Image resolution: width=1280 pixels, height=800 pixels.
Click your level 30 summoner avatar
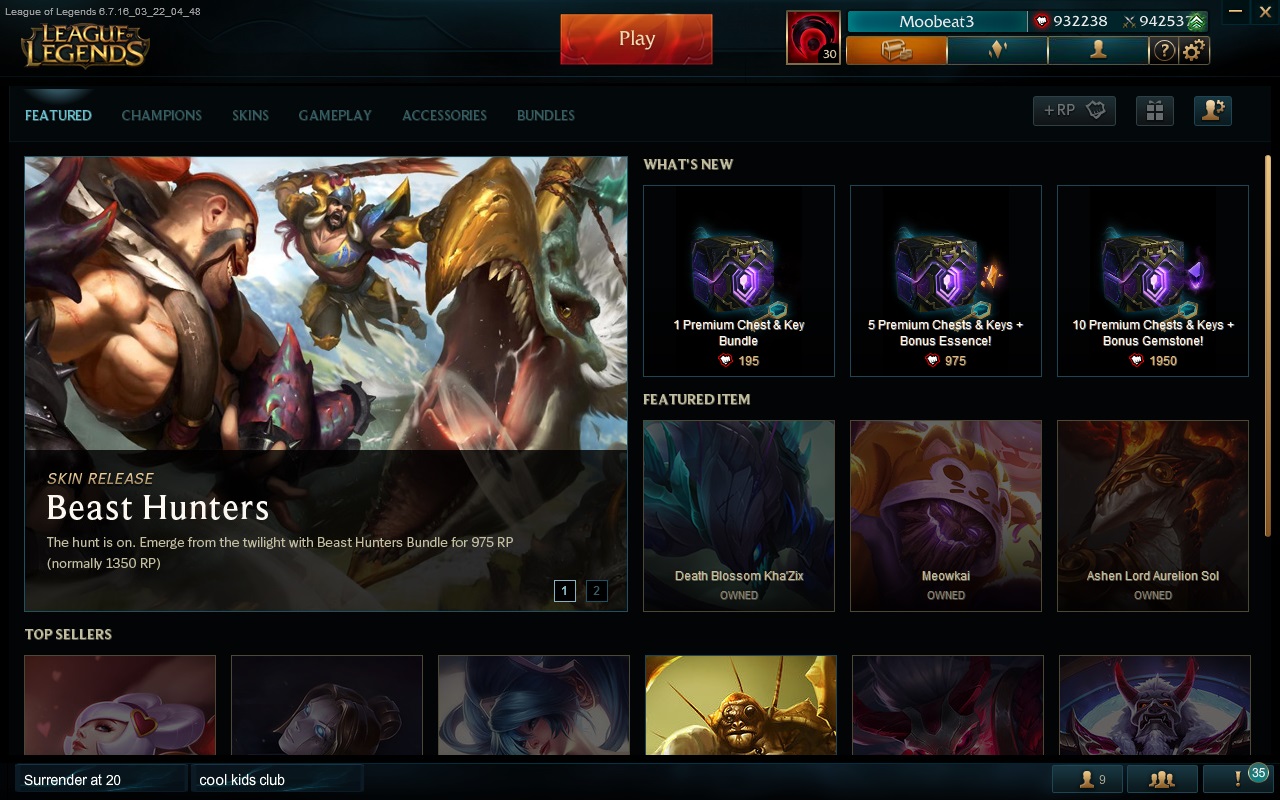(813, 37)
